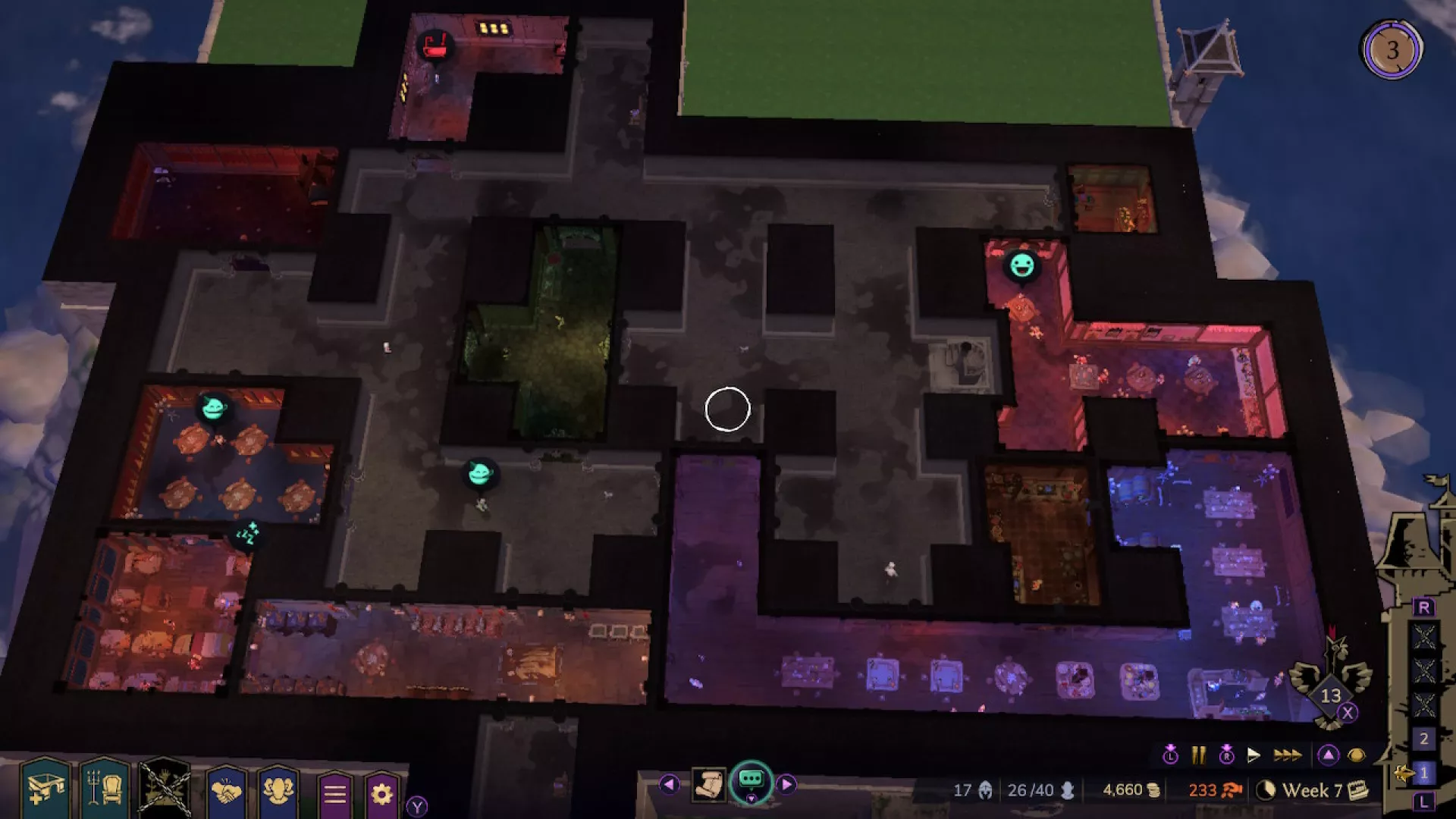
Task: Open the three-line list menu
Action: 334,794
